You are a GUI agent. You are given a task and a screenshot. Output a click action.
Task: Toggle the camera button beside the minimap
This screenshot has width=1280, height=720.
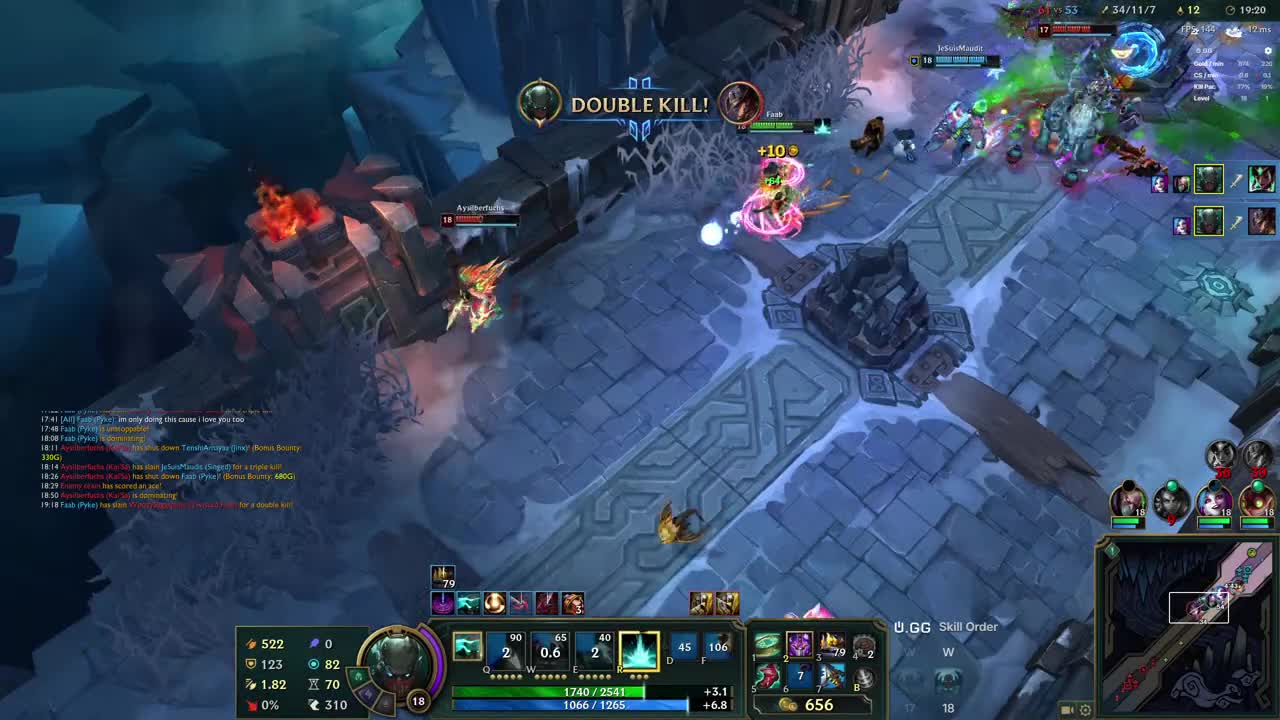[x=1066, y=710]
